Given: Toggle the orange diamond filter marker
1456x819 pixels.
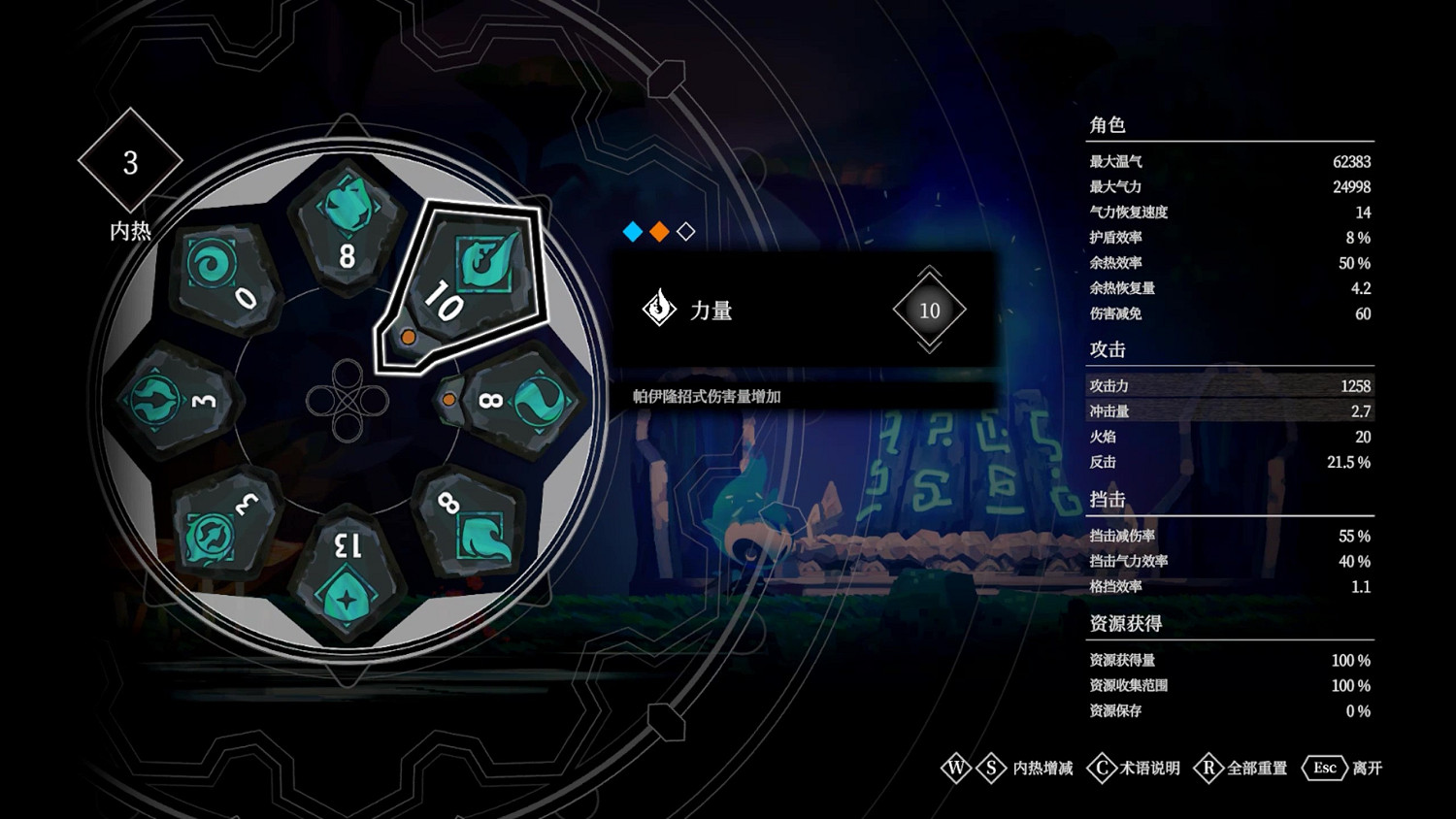Looking at the screenshot, I should click(661, 233).
